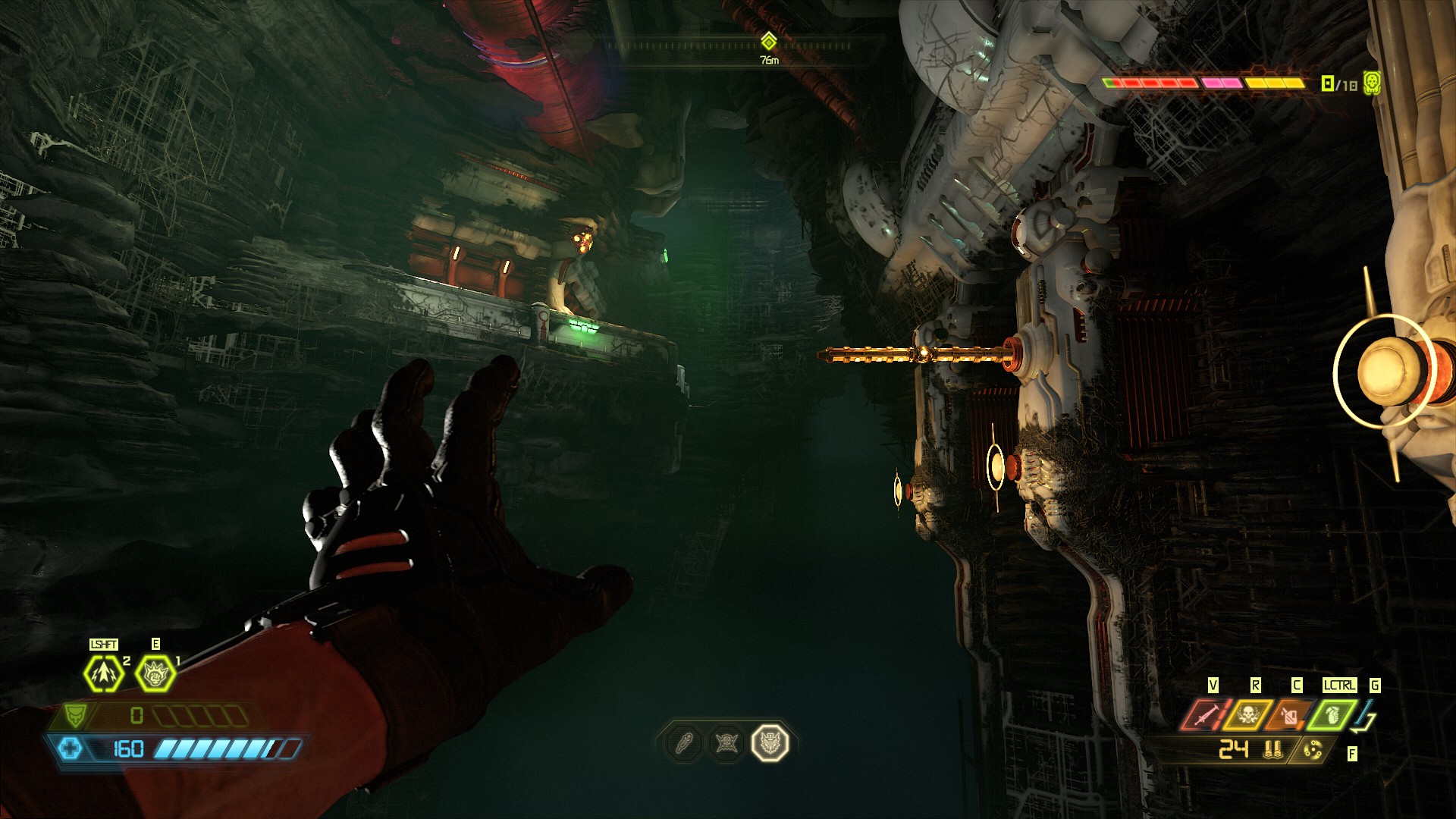
Task: Open the weapon wheel circular icon
Action: 1312,750
